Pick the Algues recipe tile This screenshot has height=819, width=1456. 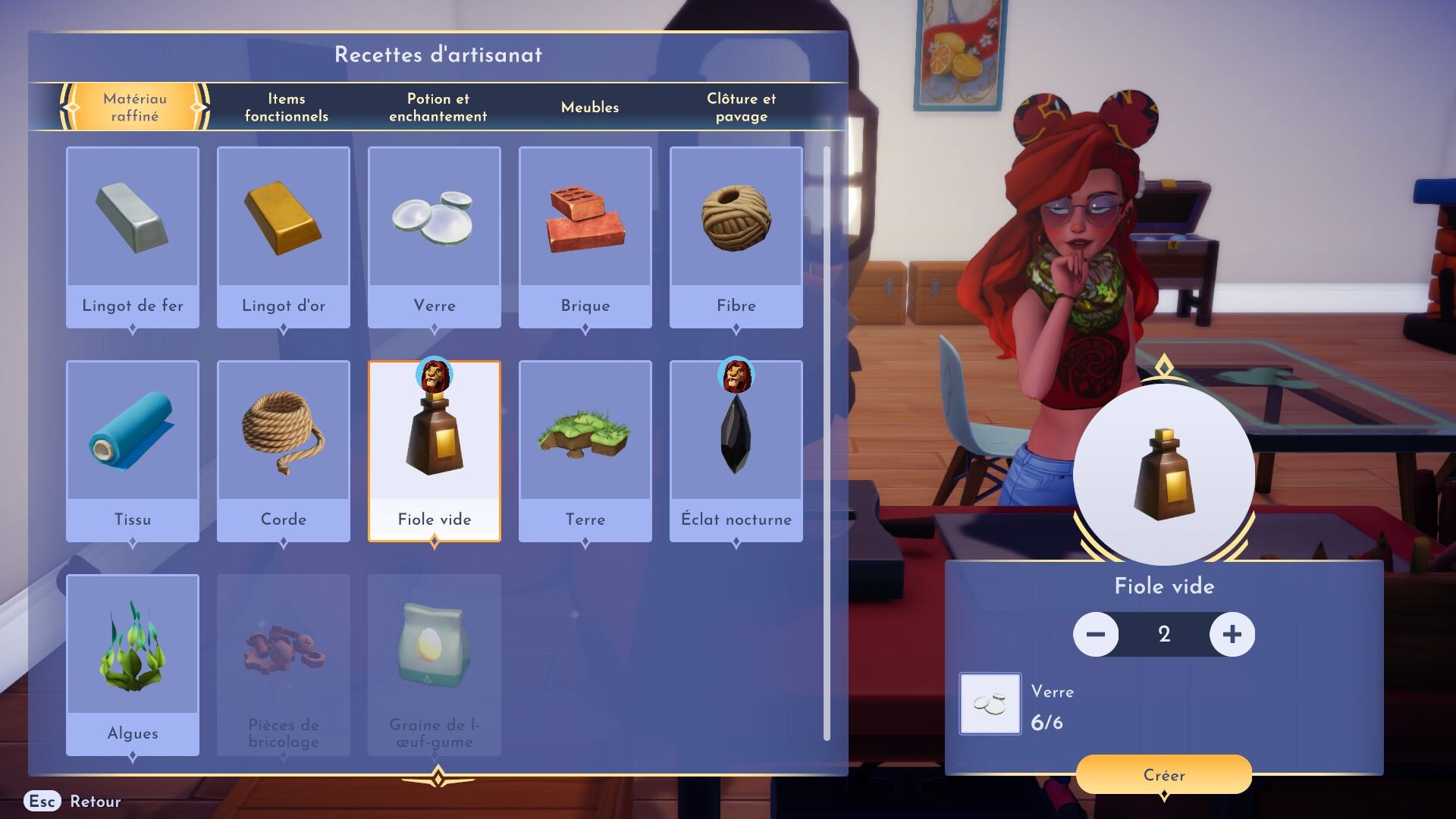[x=133, y=664]
